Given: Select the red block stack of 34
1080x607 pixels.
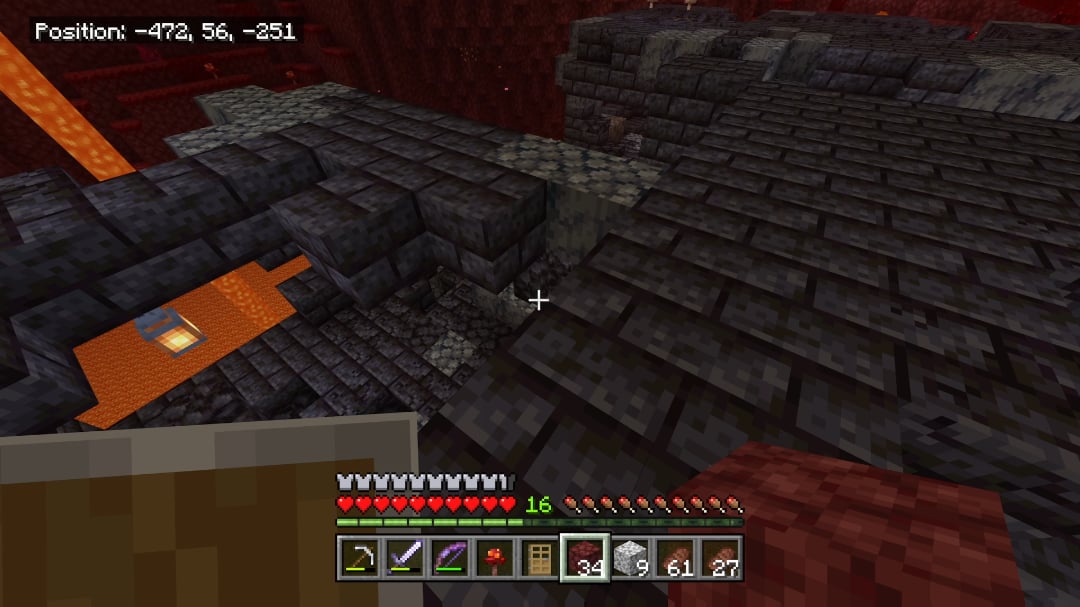Looking at the screenshot, I should click(x=585, y=555).
